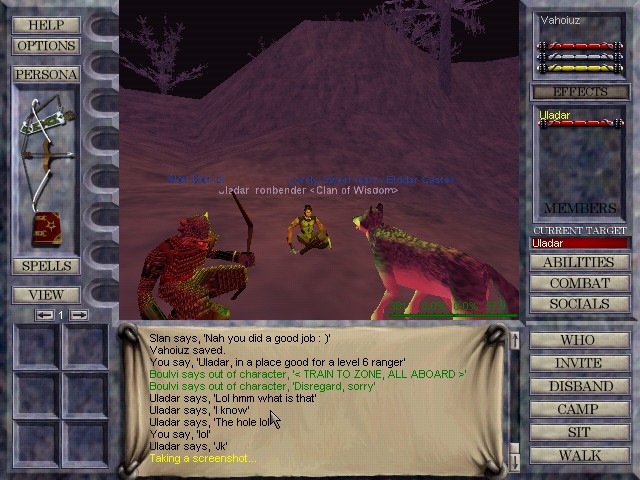Screen dimensions: 640x480
Task: Open the Options window
Action: (46, 46)
